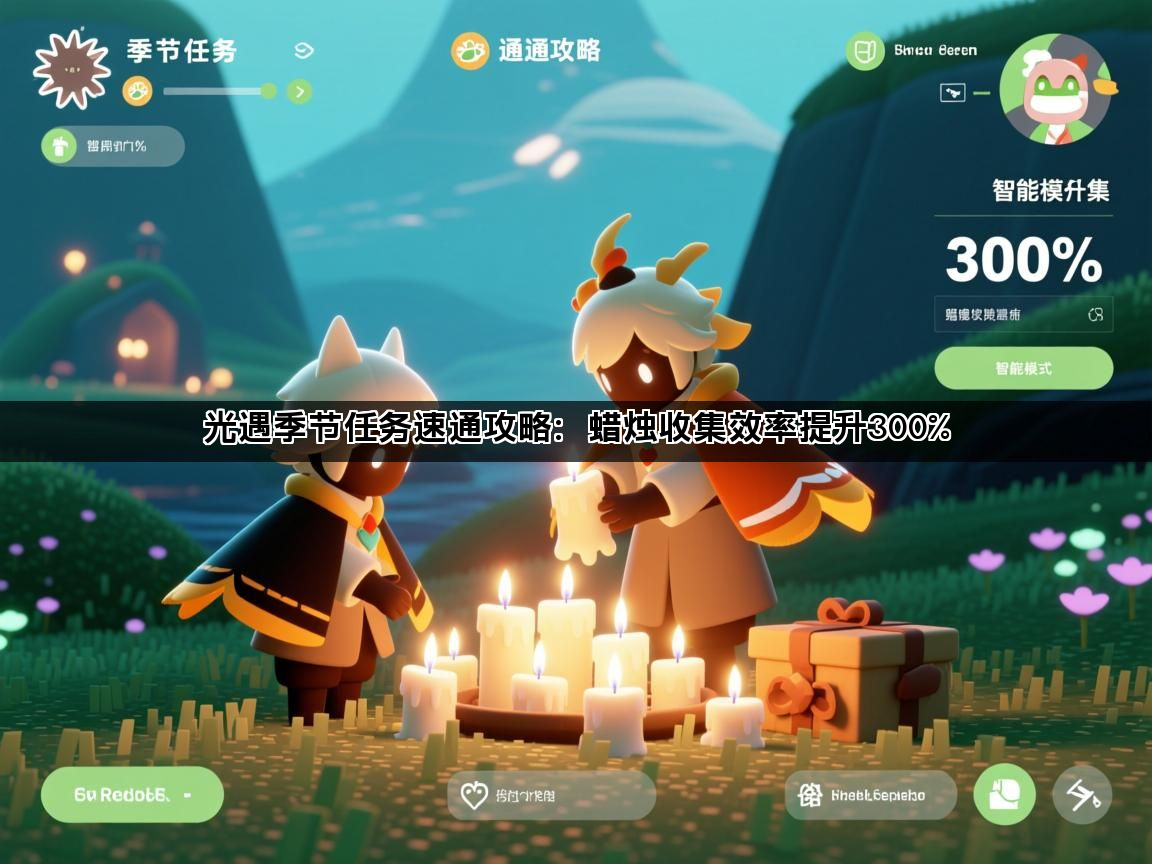Click the small card icon left of the avatar
The height and width of the screenshot is (864, 1152).
(953, 93)
